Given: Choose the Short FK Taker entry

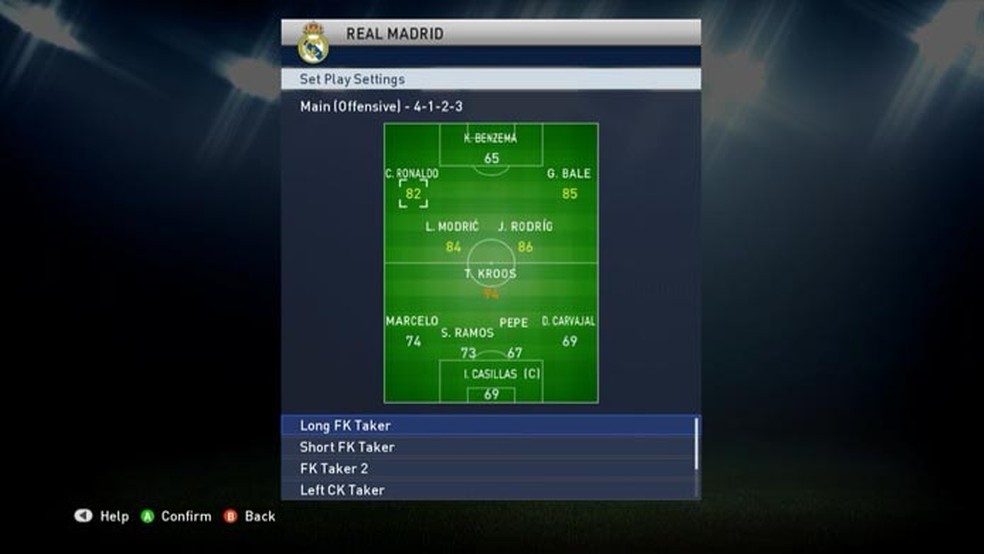Looking at the screenshot, I should pyautogui.click(x=488, y=447).
